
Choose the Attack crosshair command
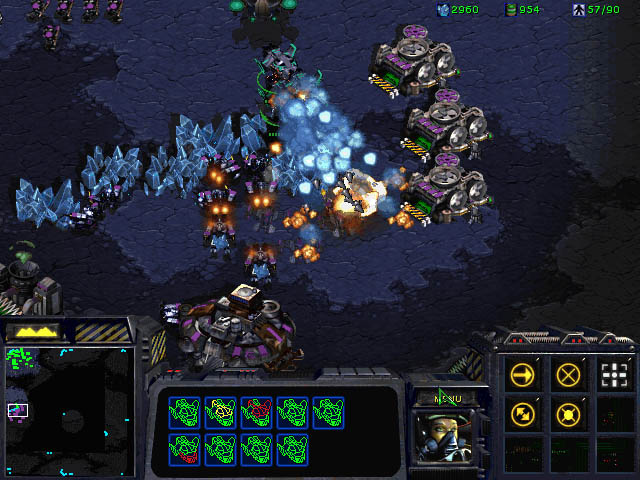pyautogui.click(x=614, y=376)
